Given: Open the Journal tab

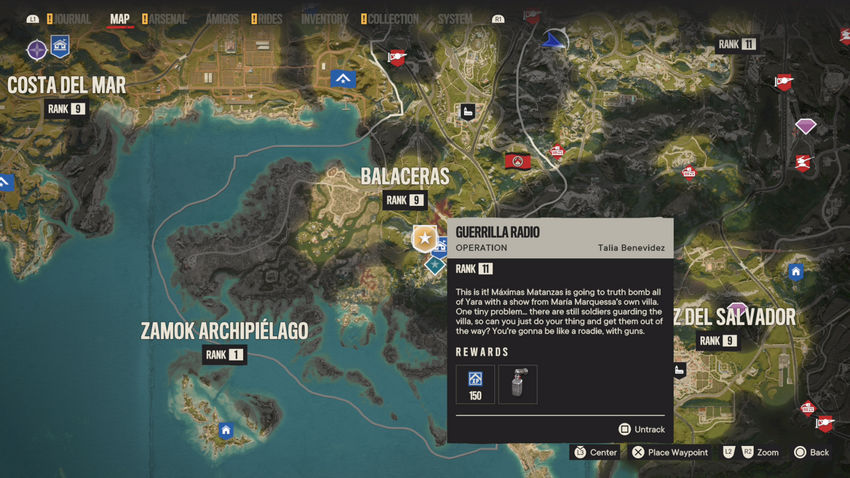Looking at the screenshot, I should pos(69,18).
